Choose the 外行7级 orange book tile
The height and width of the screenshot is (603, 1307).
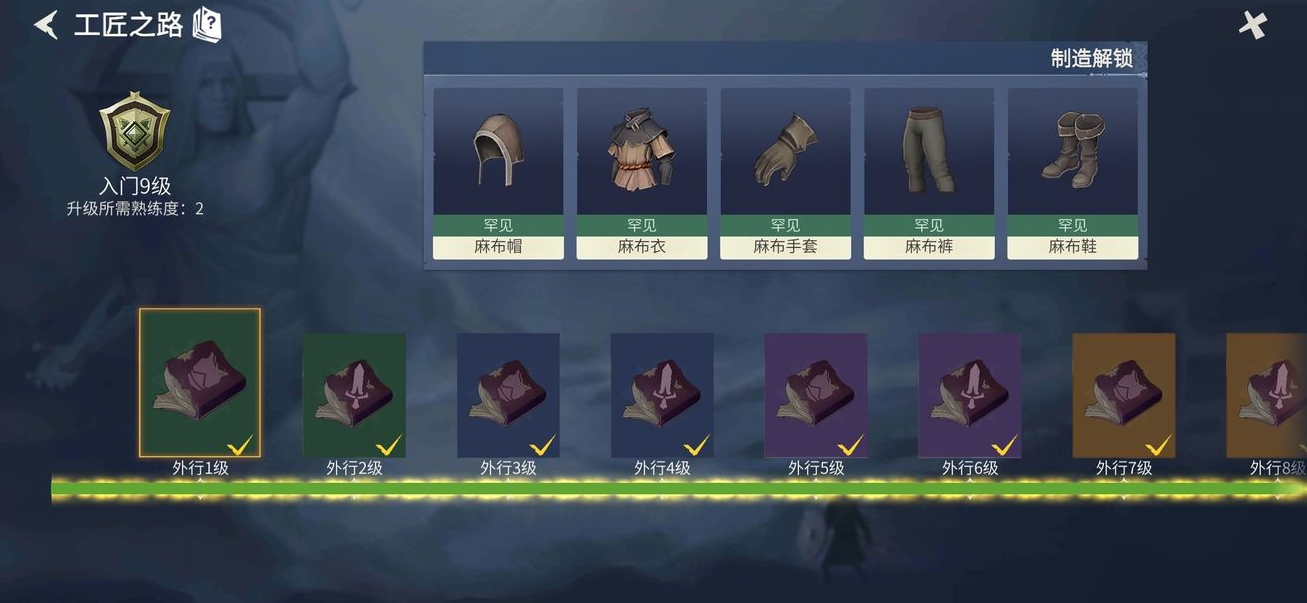coord(1124,395)
